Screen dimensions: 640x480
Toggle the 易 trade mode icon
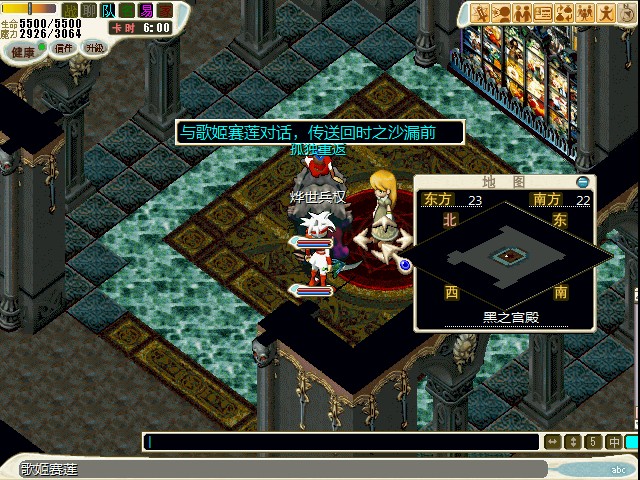click(146, 10)
